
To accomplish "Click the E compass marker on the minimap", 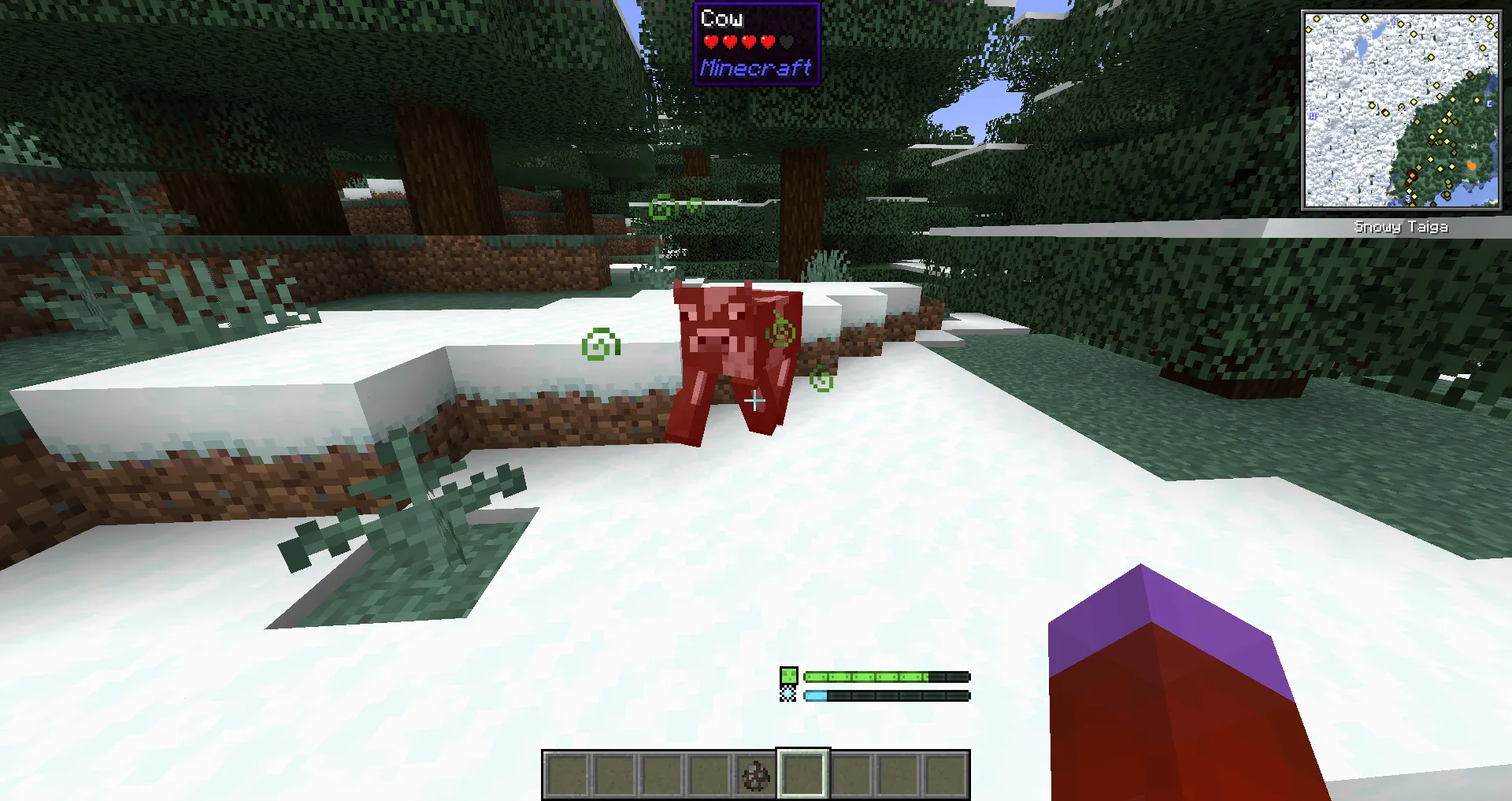I will pos(1488,104).
